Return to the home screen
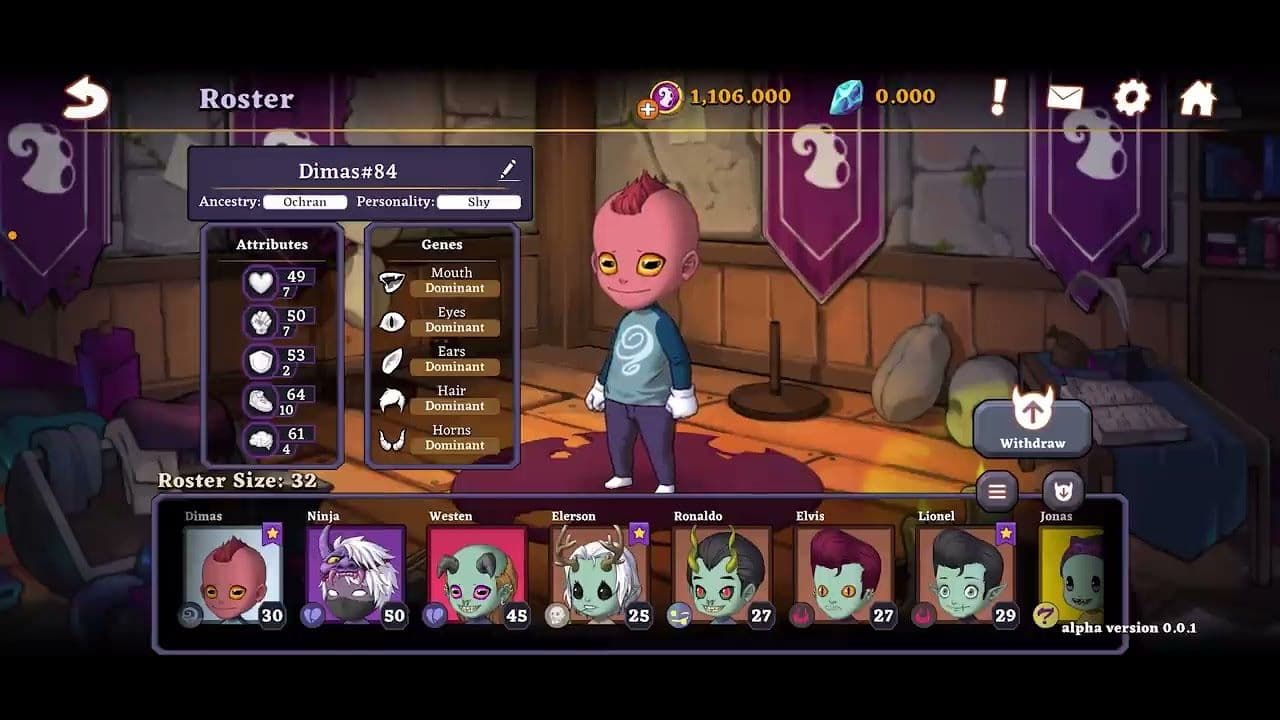This screenshot has width=1280, height=720. (1199, 96)
